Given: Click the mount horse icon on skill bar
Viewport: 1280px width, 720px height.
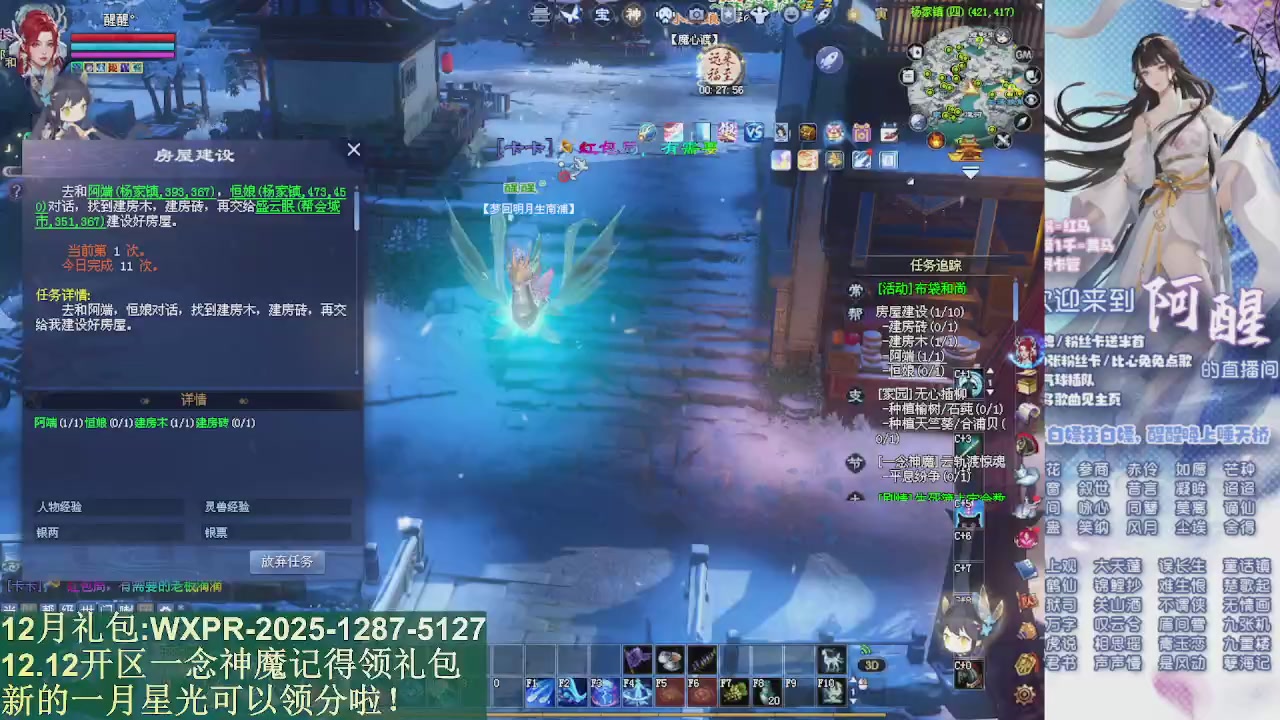Looking at the screenshot, I should click(832, 661).
